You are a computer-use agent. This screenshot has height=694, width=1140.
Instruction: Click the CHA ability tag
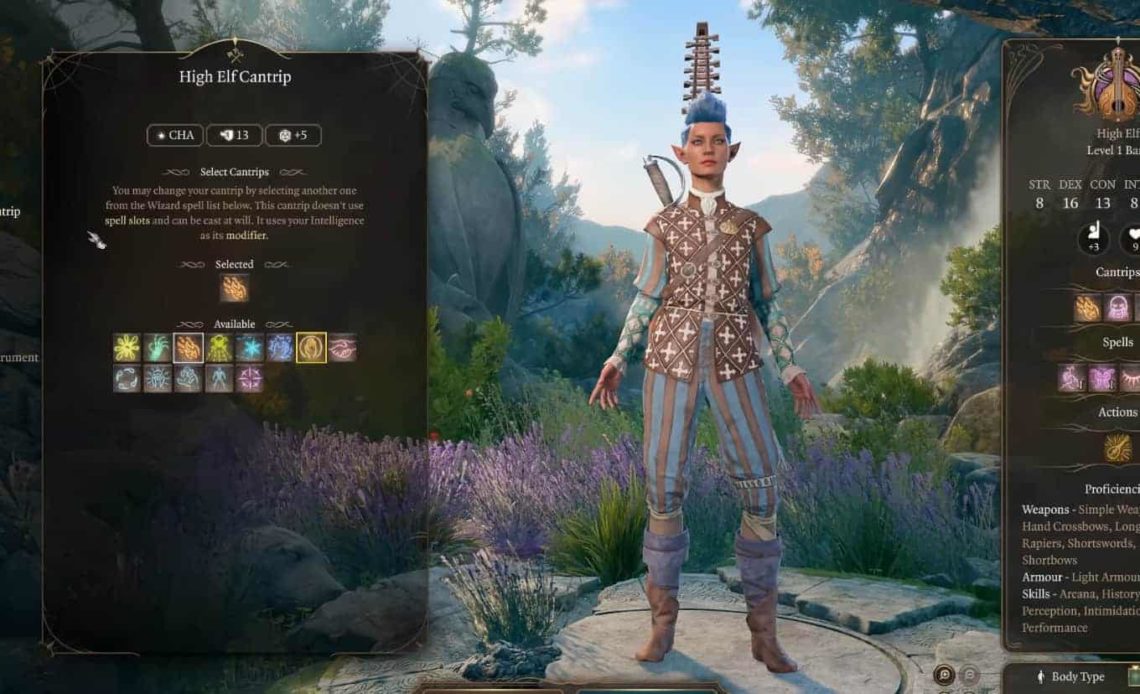coord(175,135)
